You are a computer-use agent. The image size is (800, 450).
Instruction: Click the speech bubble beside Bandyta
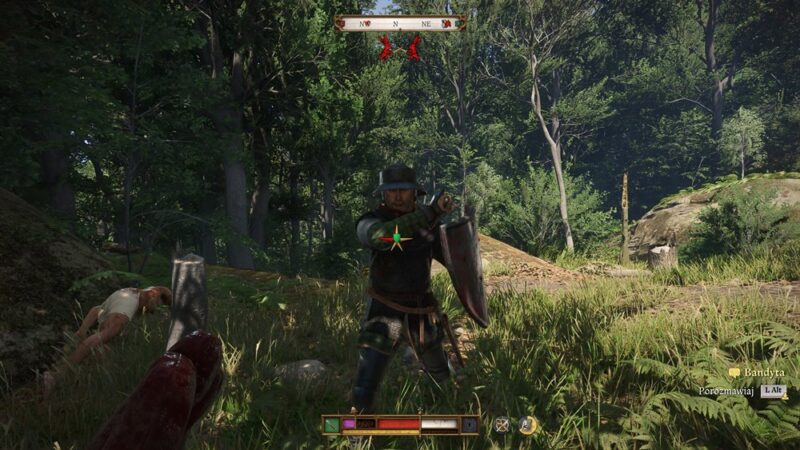coord(735,373)
